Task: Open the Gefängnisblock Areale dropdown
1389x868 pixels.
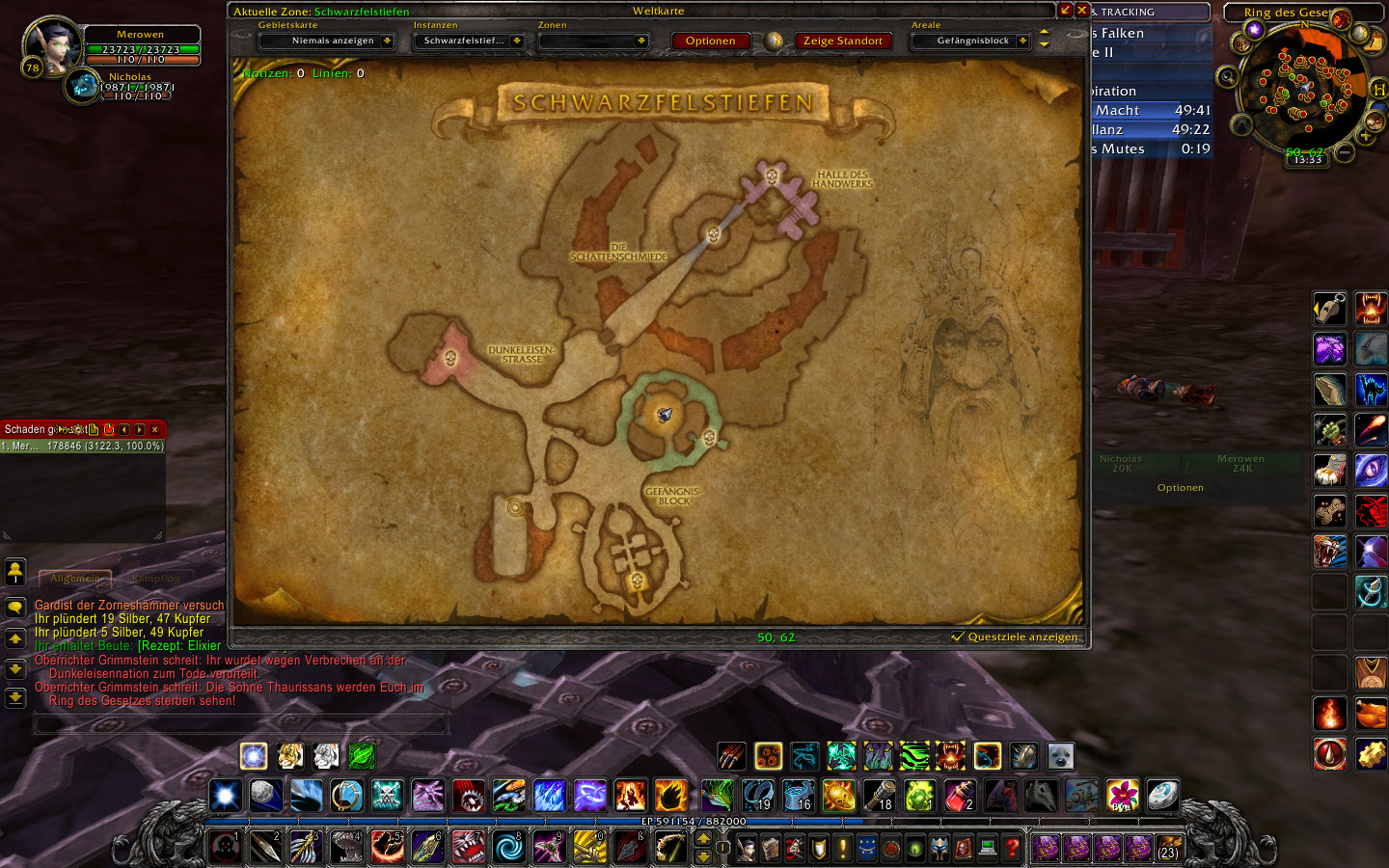Action: click(970, 41)
